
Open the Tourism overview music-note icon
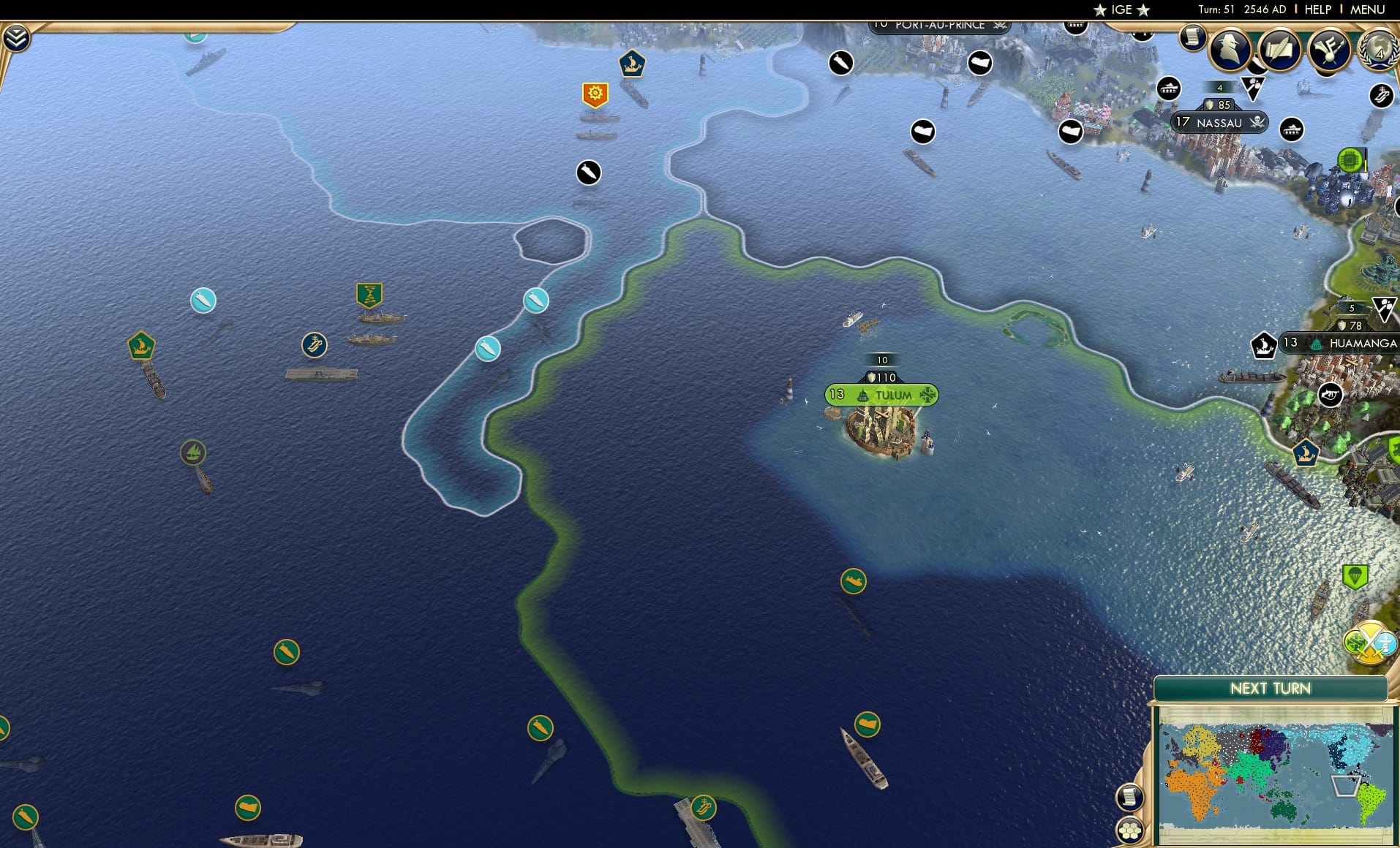pos(1331,50)
